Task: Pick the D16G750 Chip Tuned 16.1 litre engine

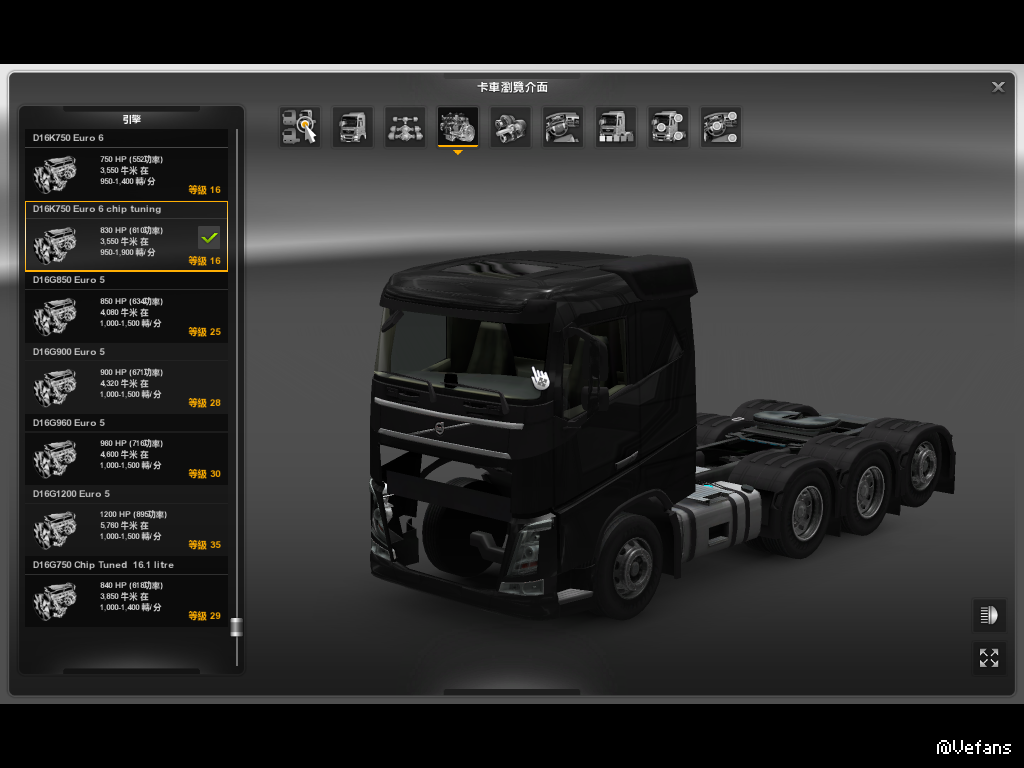Action: (x=126, y=600)
